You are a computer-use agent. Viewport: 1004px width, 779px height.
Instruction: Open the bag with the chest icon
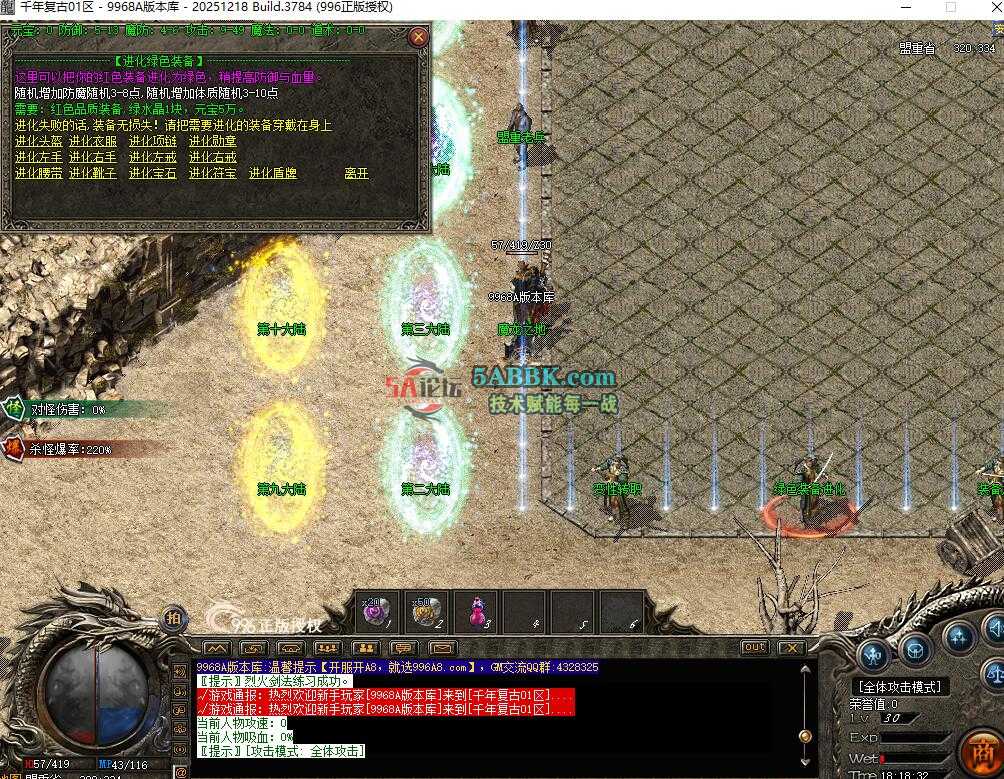pyautogui.click(x=914, y=650)
